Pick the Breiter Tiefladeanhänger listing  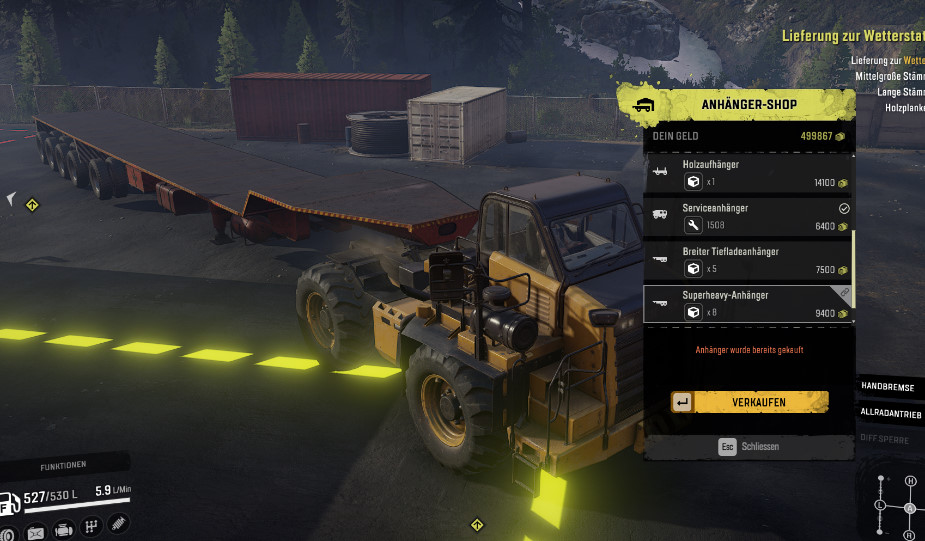tap(749, 260)
